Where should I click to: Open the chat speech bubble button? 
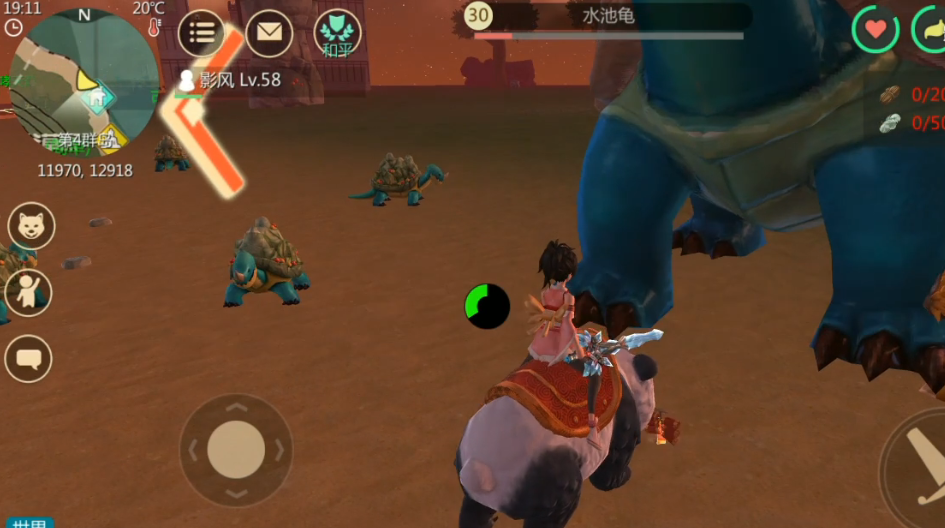[28, 358]
